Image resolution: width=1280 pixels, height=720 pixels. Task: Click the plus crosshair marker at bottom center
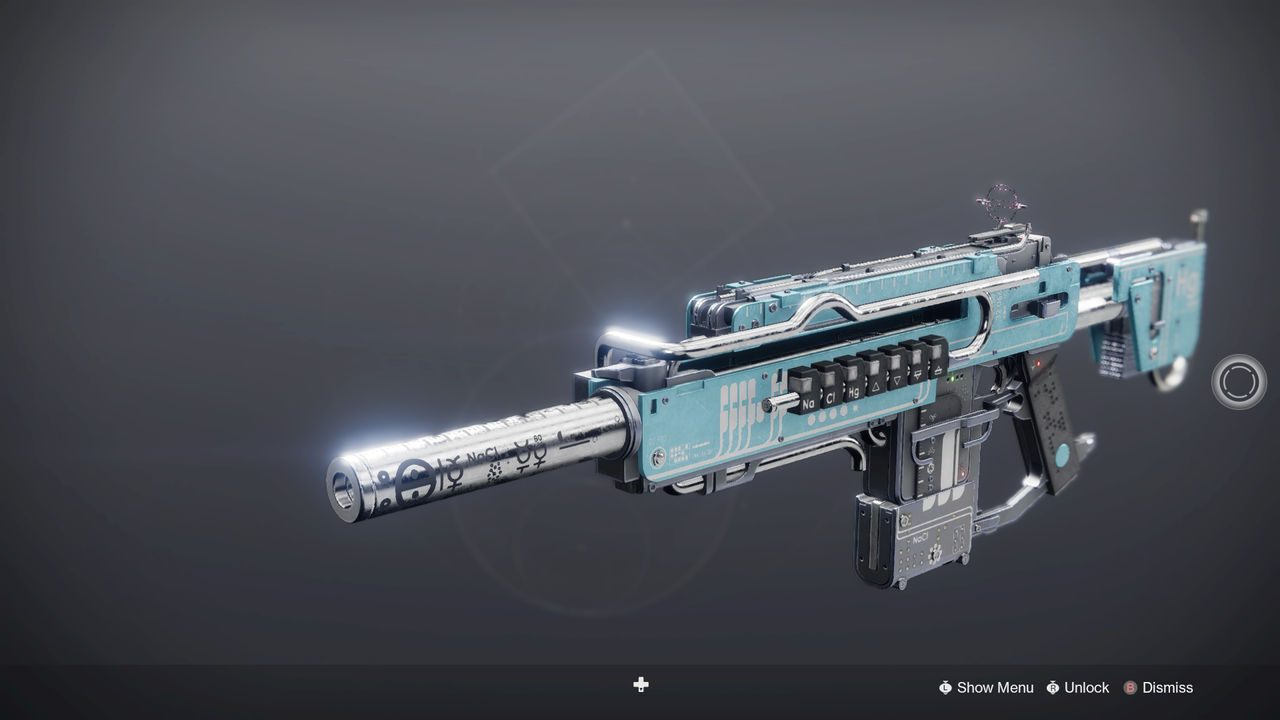(x=640, y=686)
